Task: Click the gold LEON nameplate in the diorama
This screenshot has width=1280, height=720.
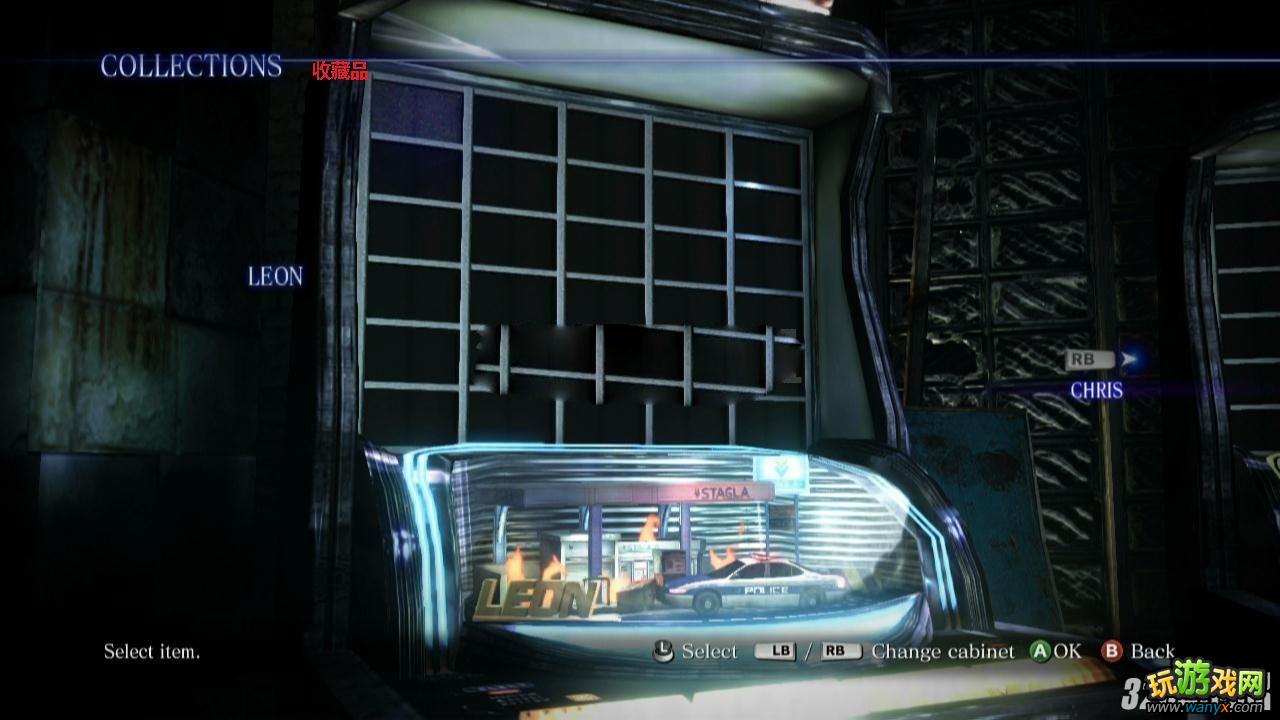Action: coord(534,597)
